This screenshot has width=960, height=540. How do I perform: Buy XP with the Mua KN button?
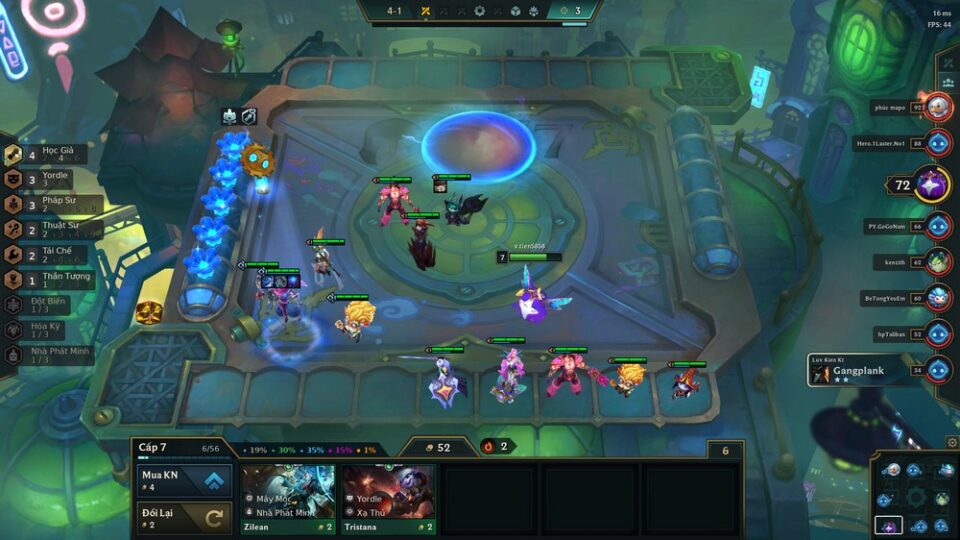pos(184,481)
